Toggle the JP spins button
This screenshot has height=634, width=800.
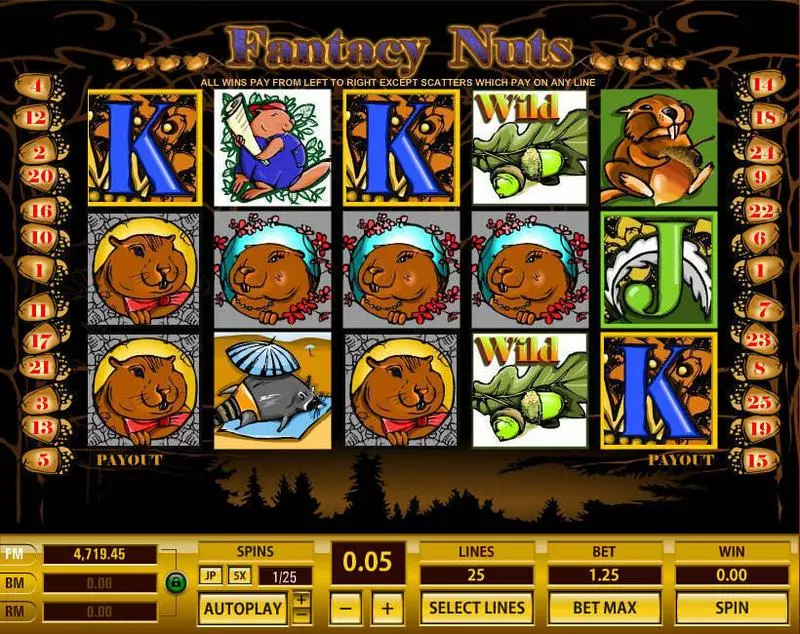pyautogui.click(x=211, y=576)
